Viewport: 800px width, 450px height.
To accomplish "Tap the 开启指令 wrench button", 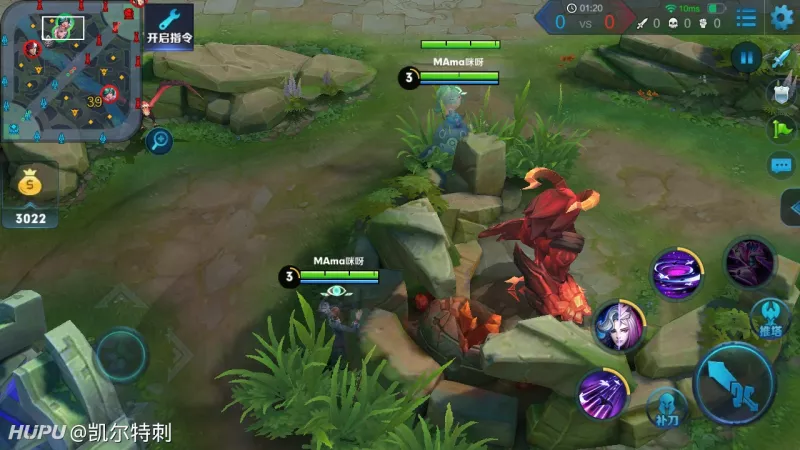I will [170, 25].
